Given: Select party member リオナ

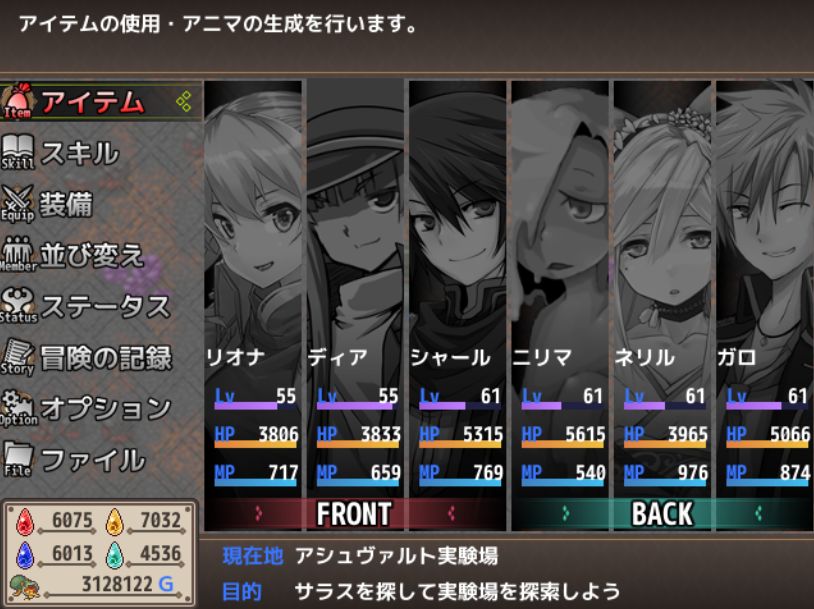Looking at the screenshot, I should click(x=254, y=290).
